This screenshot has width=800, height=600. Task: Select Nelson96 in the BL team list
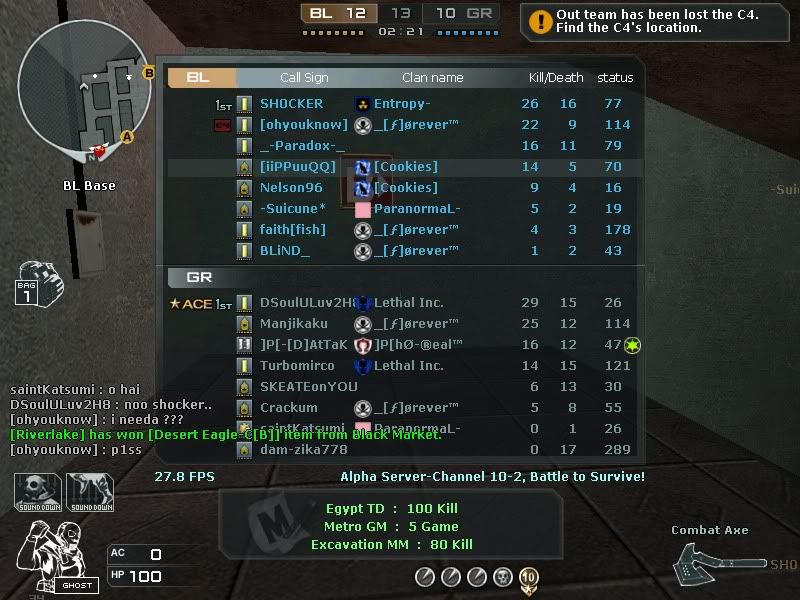400,188
